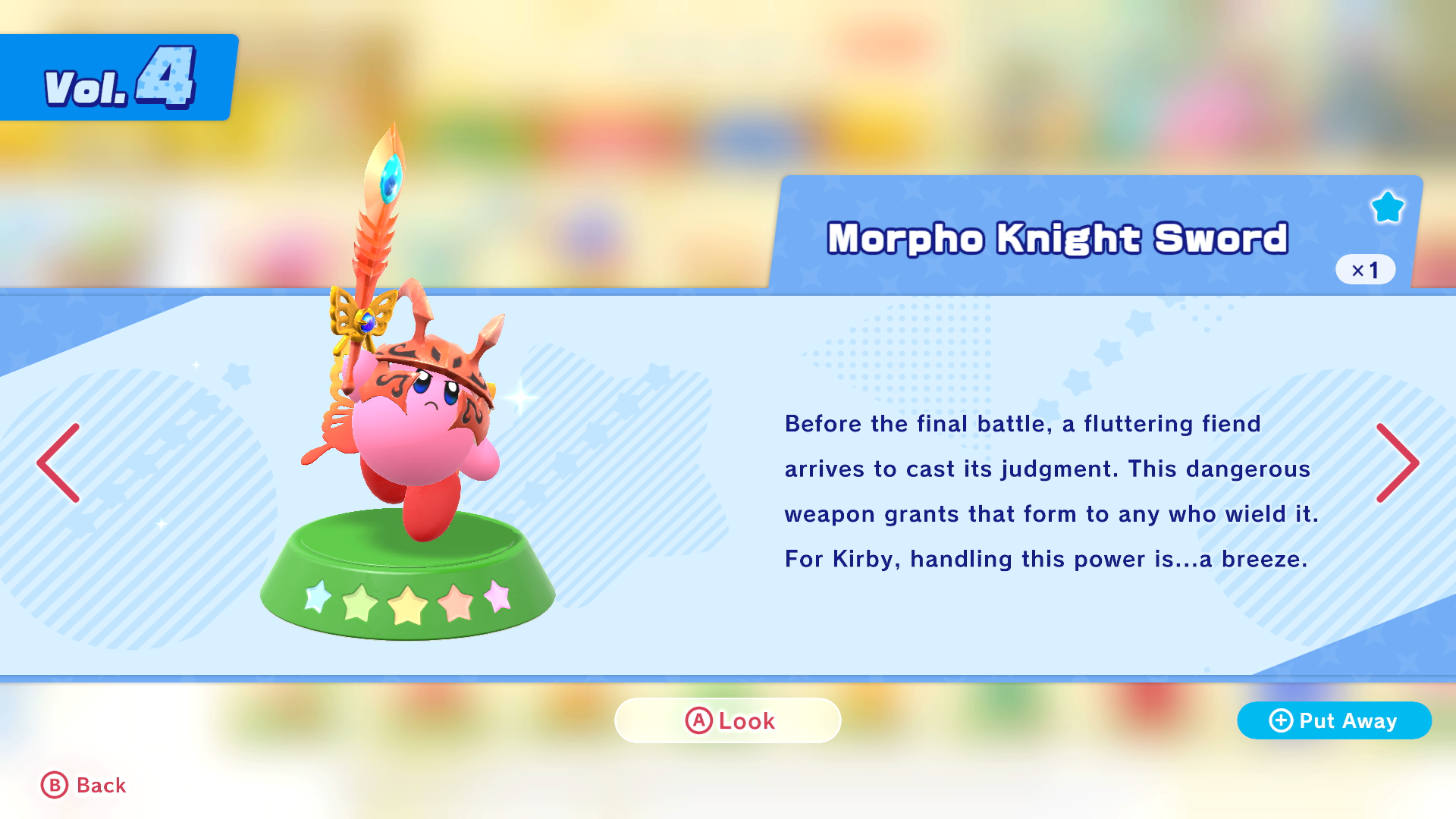Choose Put Away for this figure
The height and width of the screenshot is (819, 1456).
pyautogui.click(x=1334, y=720)
